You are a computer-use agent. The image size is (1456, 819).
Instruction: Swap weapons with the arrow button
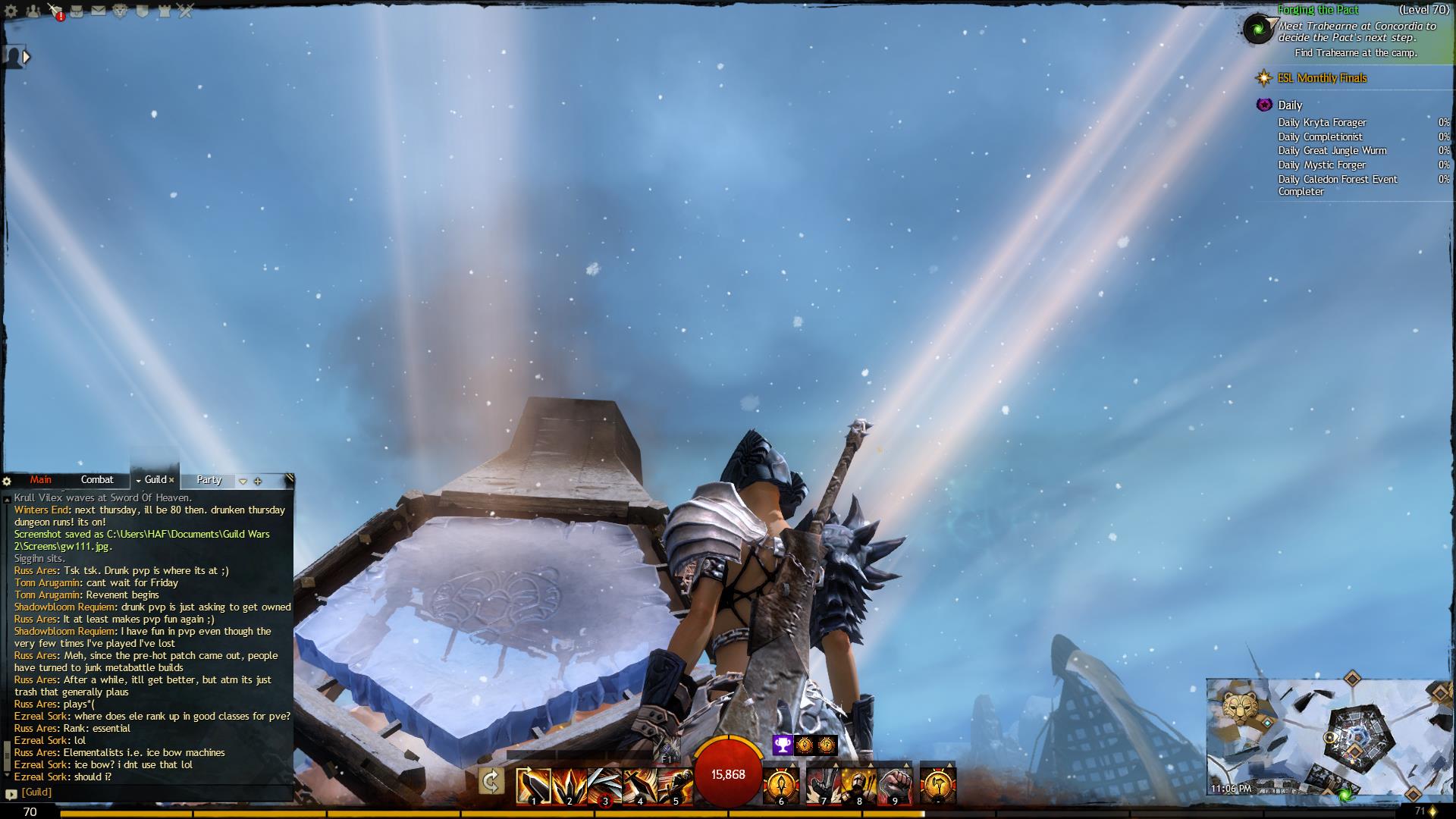click(x=491, y=781)
